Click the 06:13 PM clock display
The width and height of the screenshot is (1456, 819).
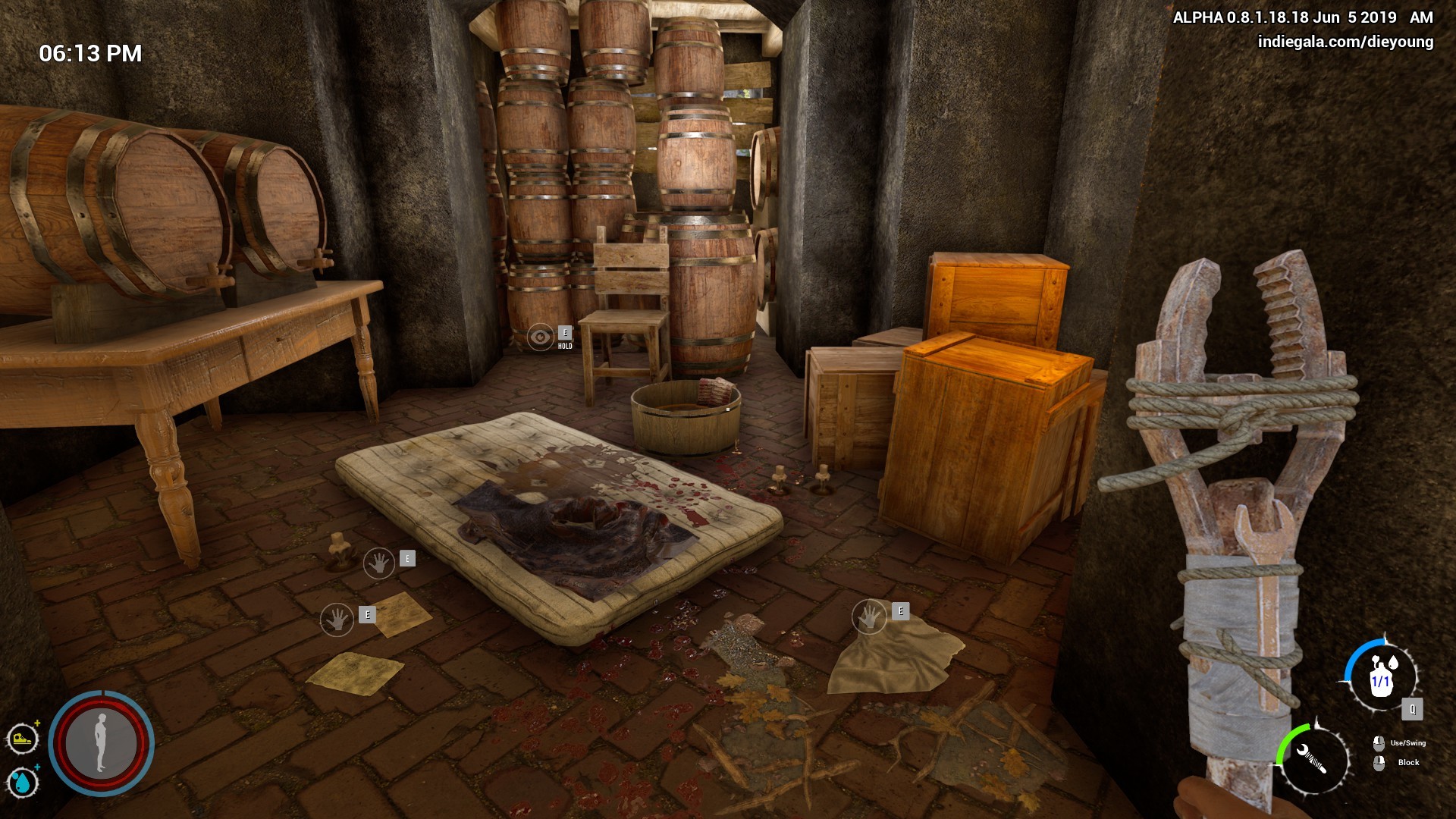point(91,53)
